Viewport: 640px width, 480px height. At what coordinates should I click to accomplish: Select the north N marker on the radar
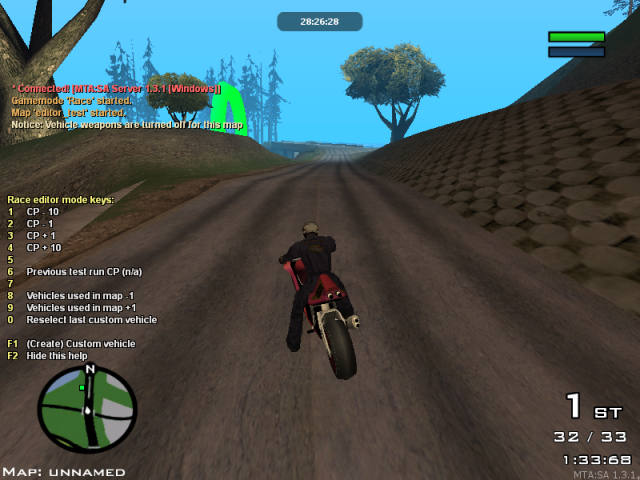click(90, 370)
